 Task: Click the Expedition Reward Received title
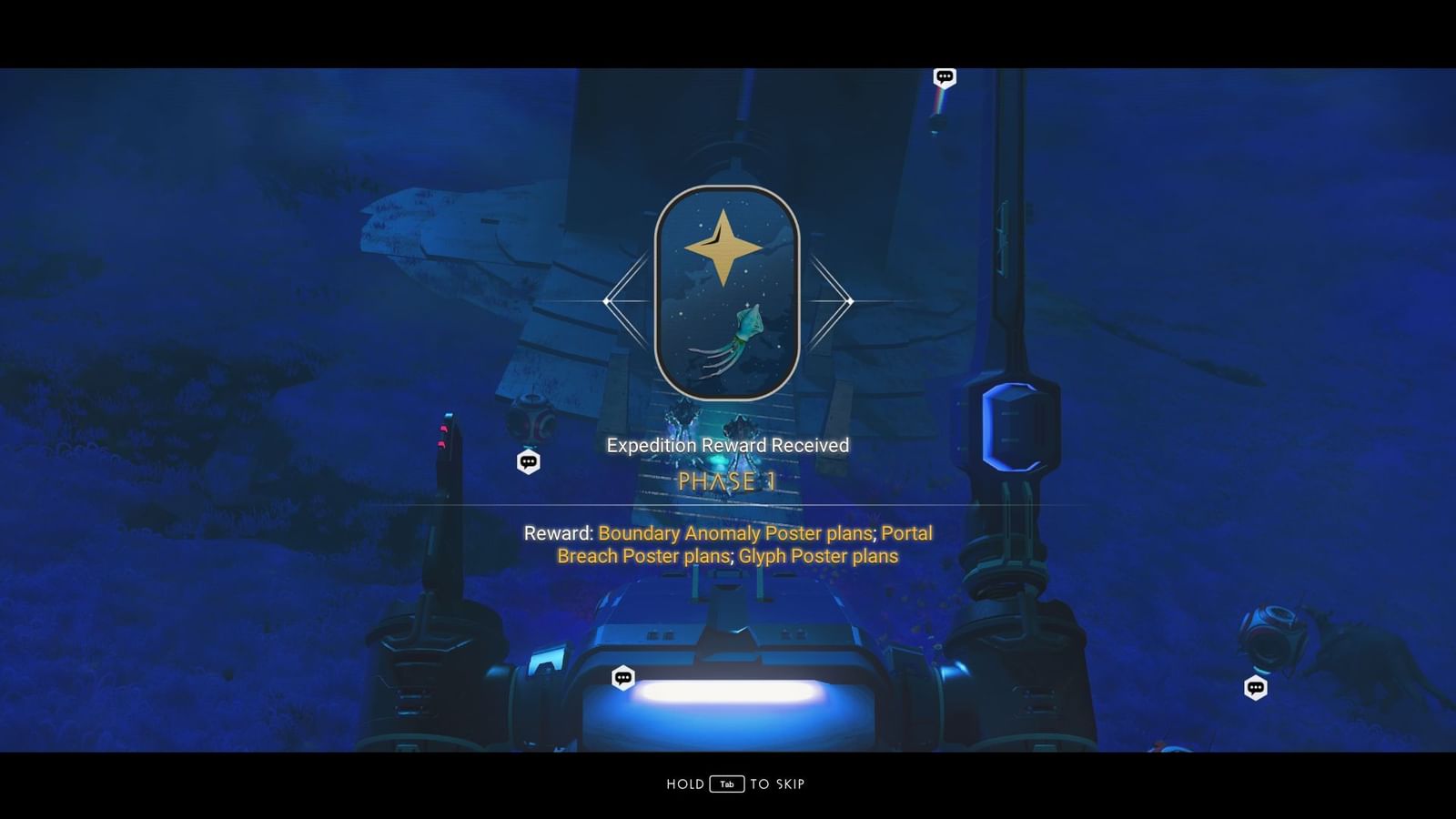726,445
